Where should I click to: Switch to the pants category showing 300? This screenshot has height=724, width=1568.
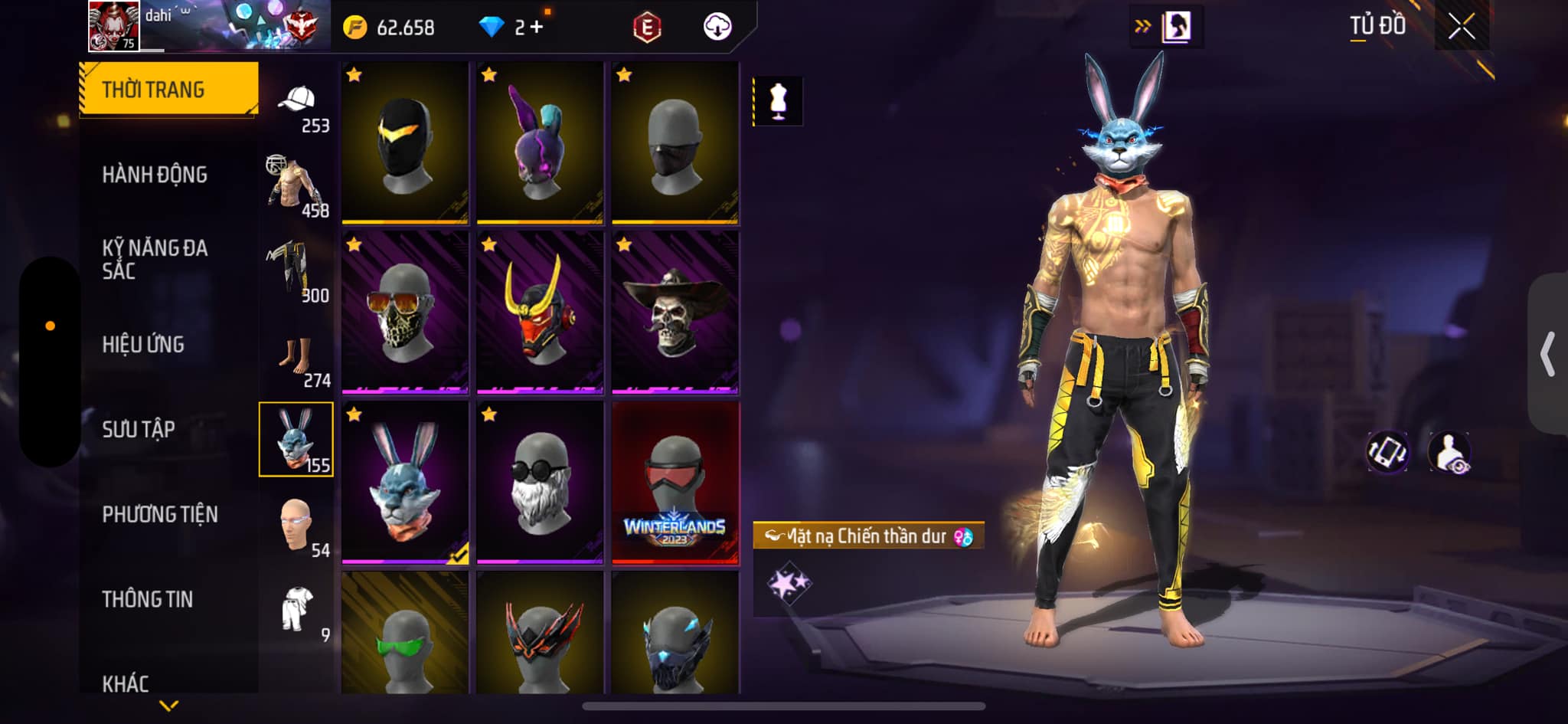coord(297,272)
